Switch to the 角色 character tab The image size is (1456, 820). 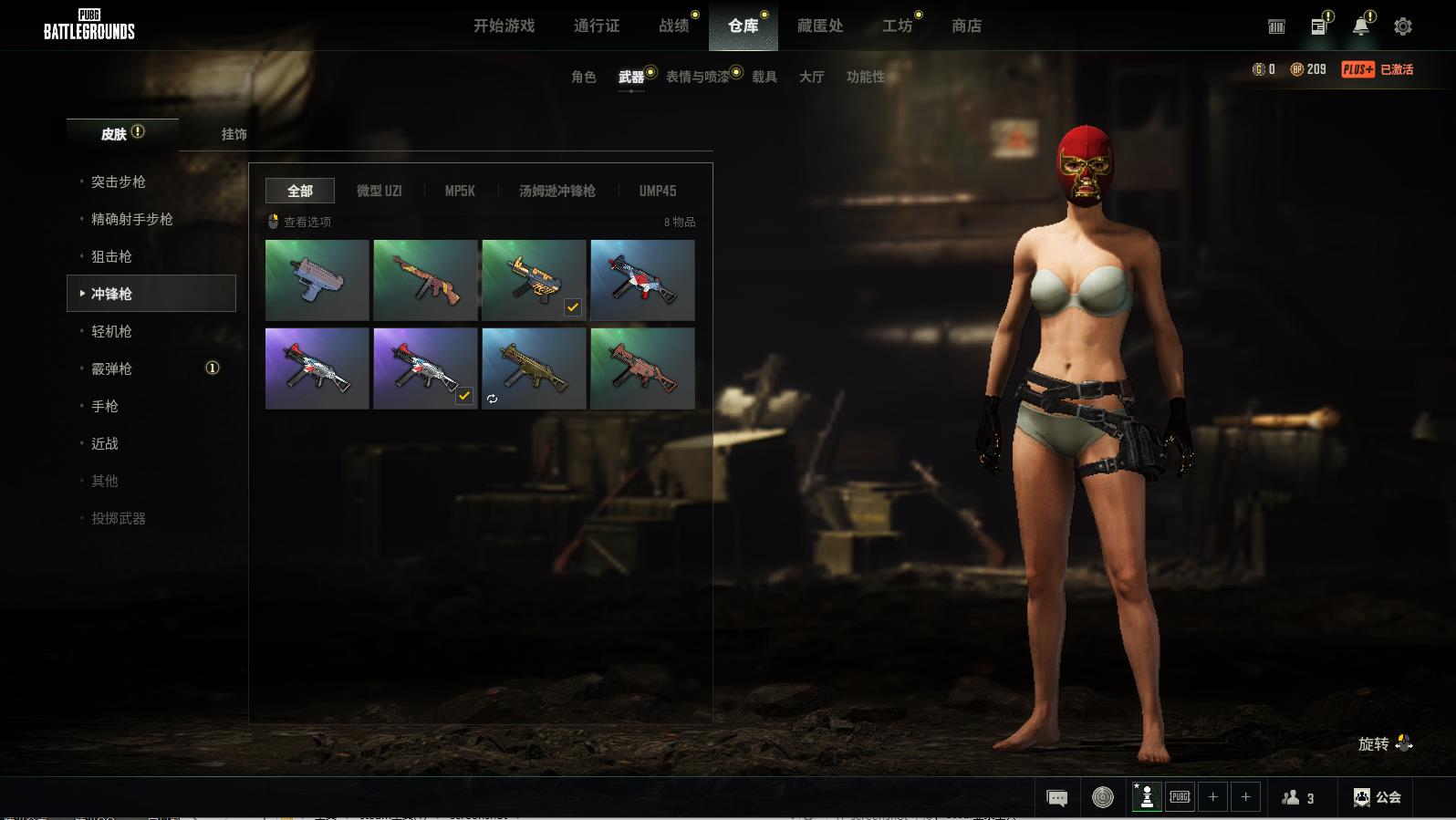(x=583, y=77)
